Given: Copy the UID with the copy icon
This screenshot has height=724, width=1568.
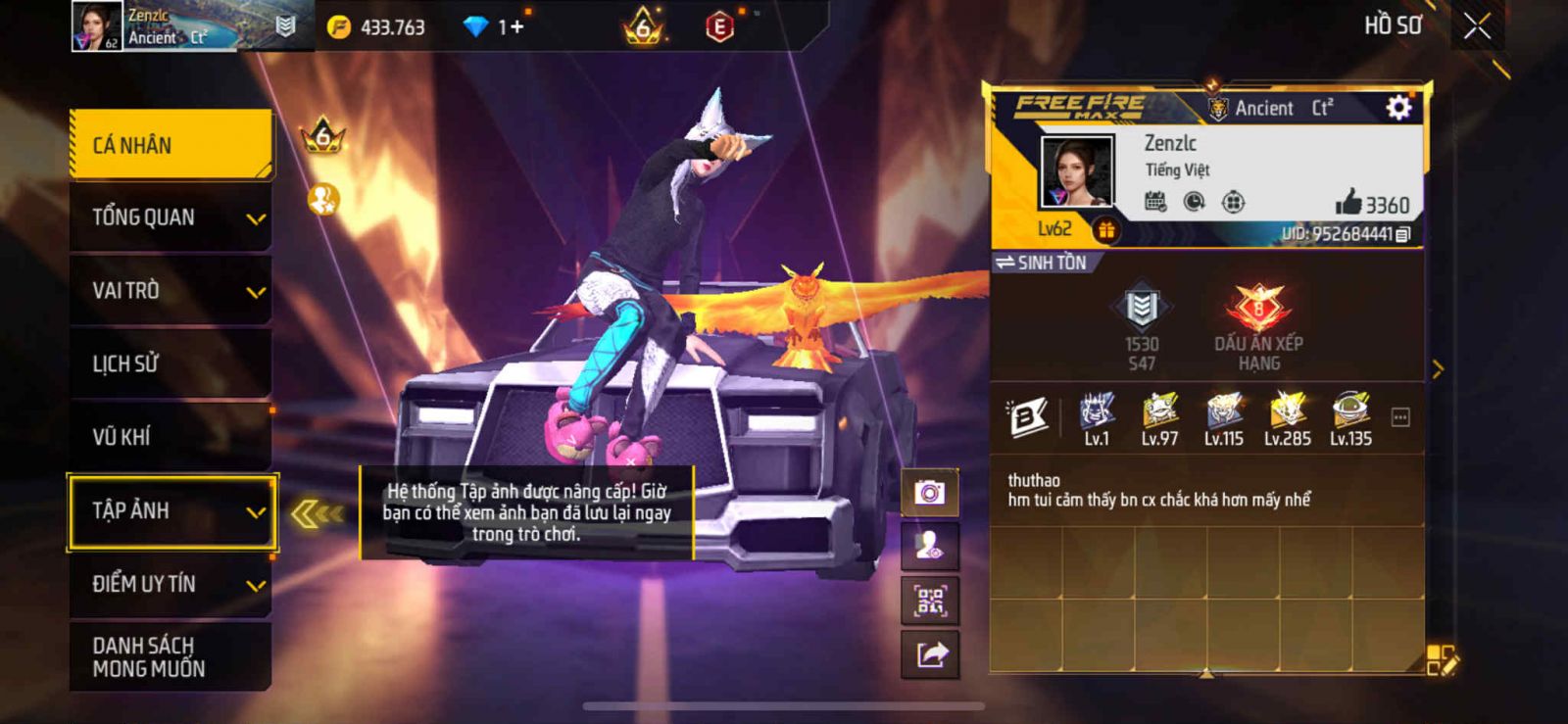Looking at the screenshot, I should pyautogui.click(x=1402, y=234).
